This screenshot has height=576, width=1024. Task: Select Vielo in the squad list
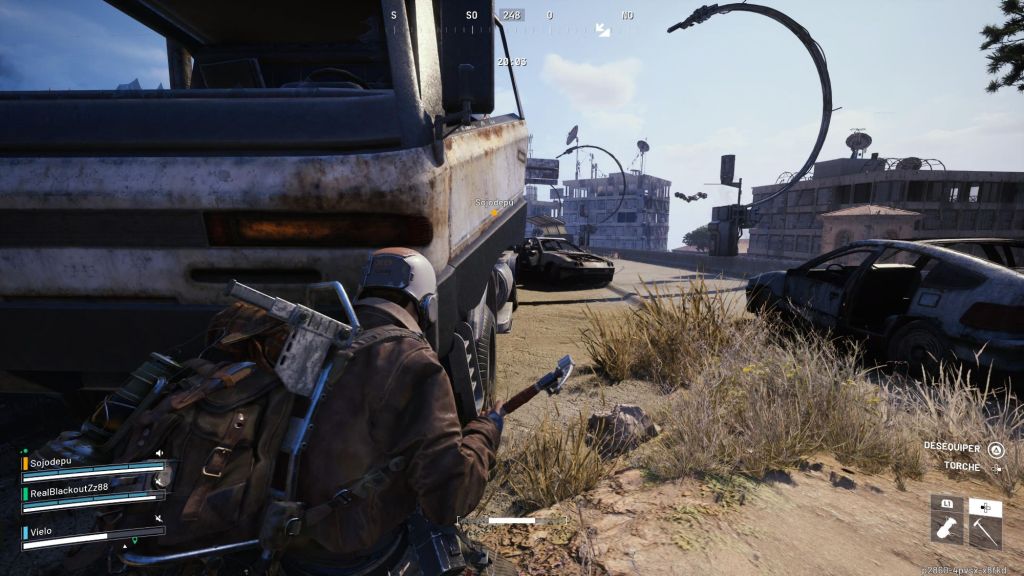[42, 532]
